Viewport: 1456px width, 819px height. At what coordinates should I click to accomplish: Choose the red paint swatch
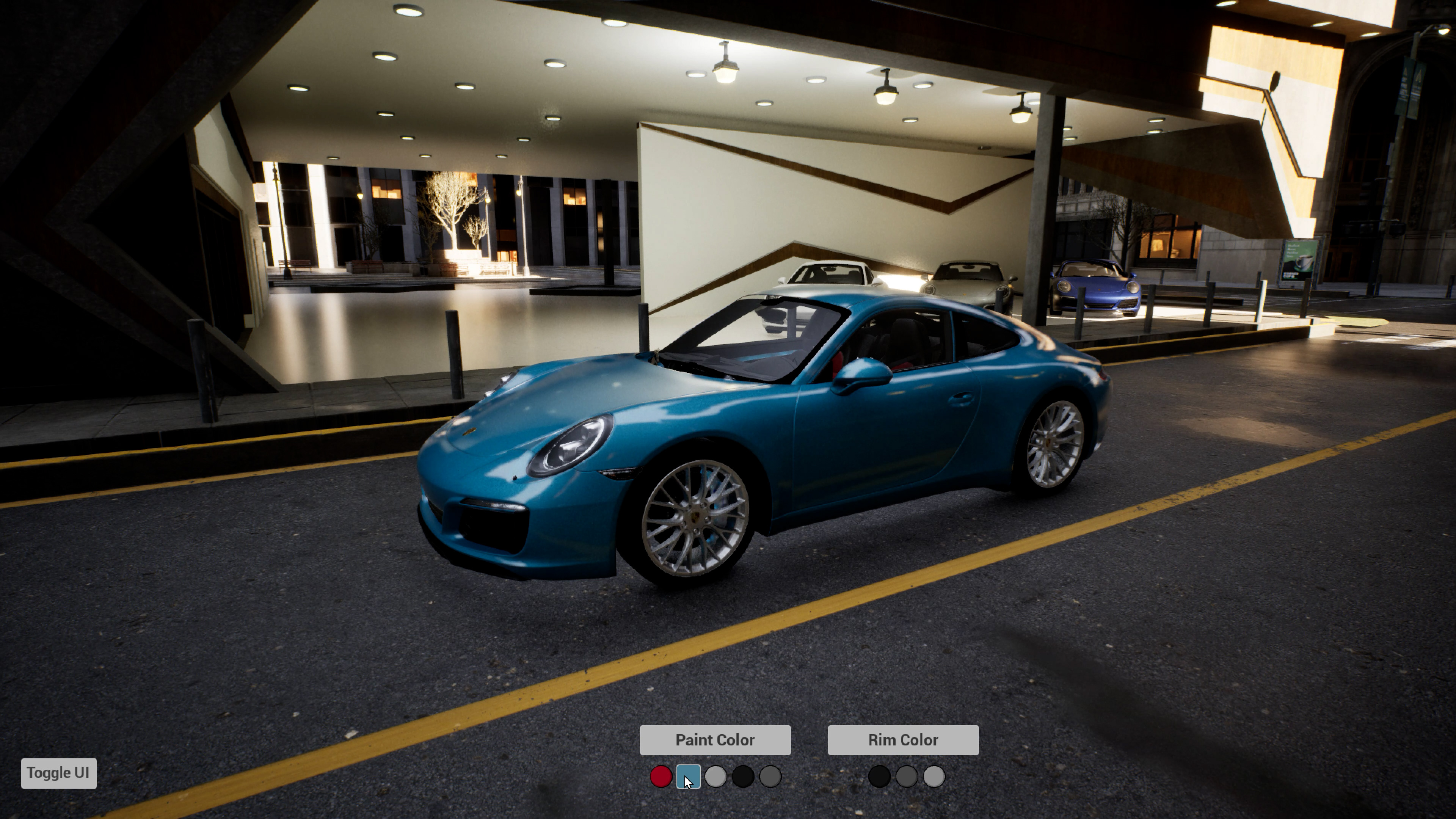[661, 777]
